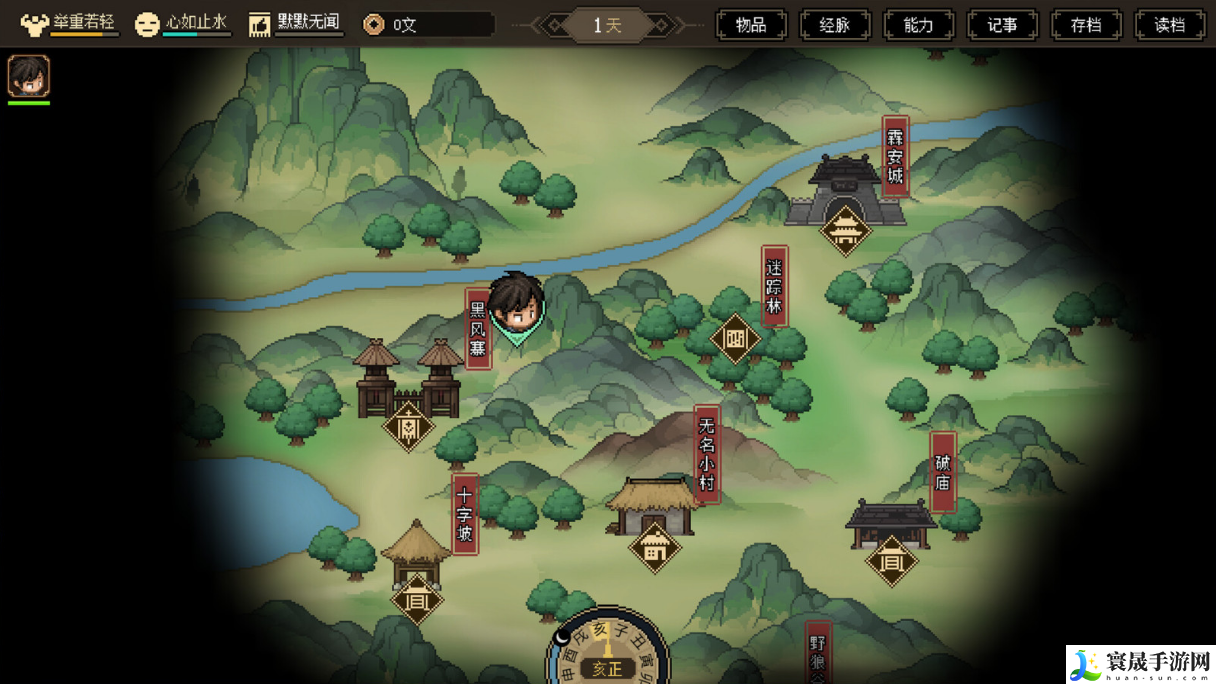The width and height of the screenshot is (1216, 684).
Task: Click the 存档 save button
Action: pos(1086,25)
